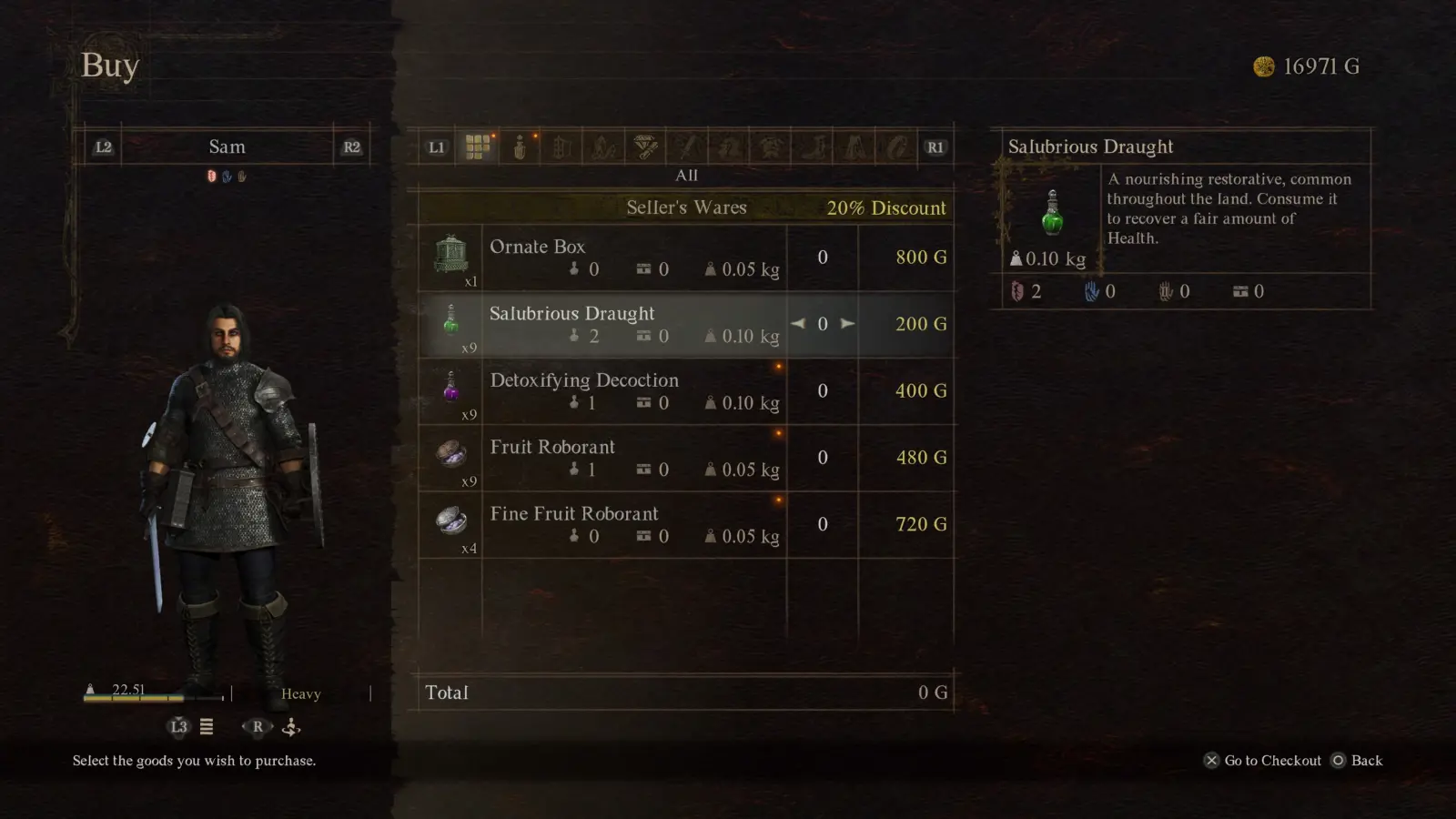The image size is (1456, 819).
Task: Select the Ornate Box item row
Action: [x=628, y=258]
